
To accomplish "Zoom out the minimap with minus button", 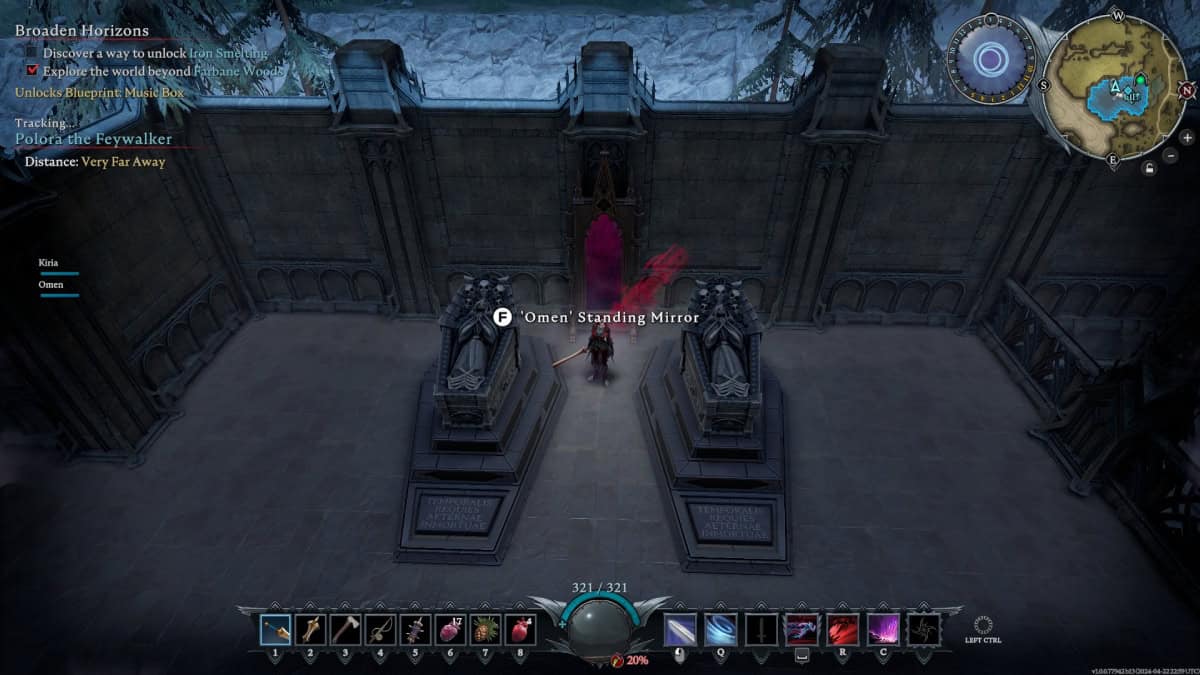I will (x=1171, y=155).
